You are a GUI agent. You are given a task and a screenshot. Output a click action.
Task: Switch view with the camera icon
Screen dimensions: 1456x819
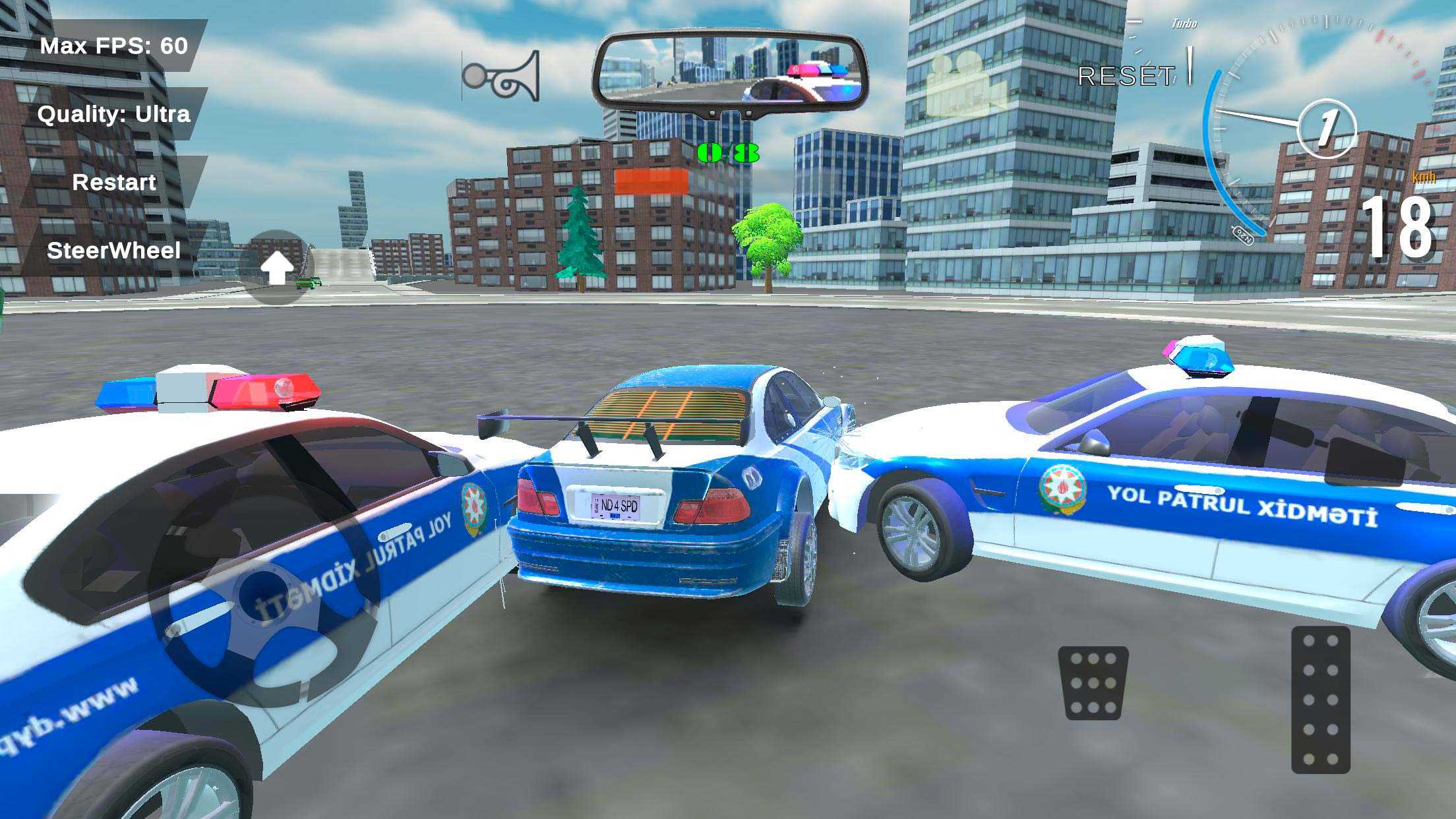tap(964, 84)
